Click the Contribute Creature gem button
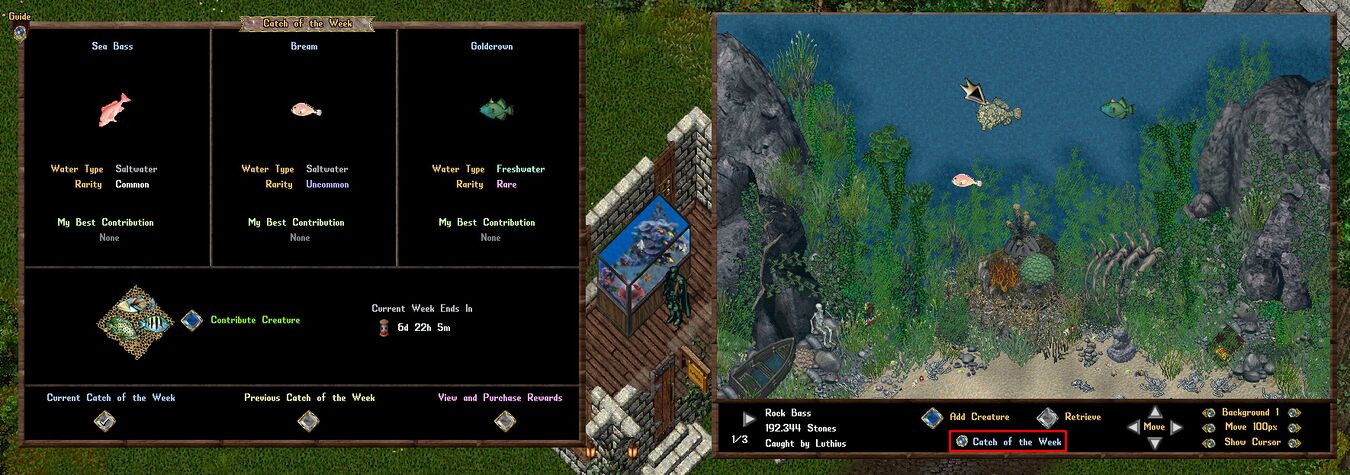The width and height of the screenshot is (1350, 475). [191, 320]
